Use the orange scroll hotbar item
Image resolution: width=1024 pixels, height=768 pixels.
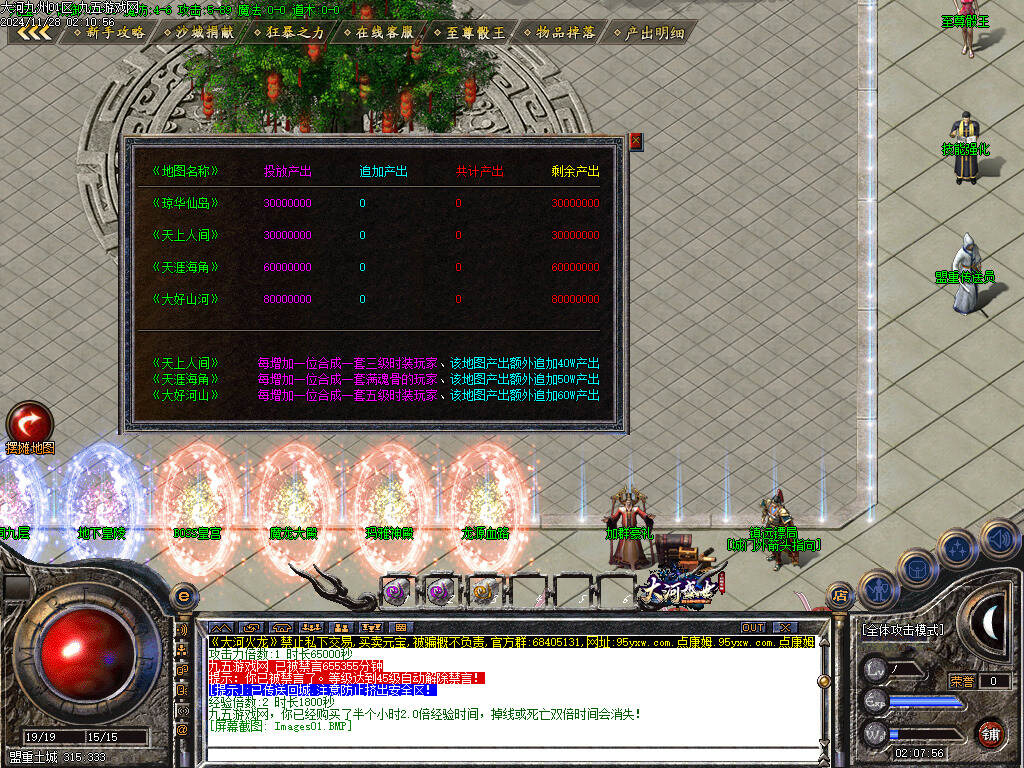click(483, 591)
